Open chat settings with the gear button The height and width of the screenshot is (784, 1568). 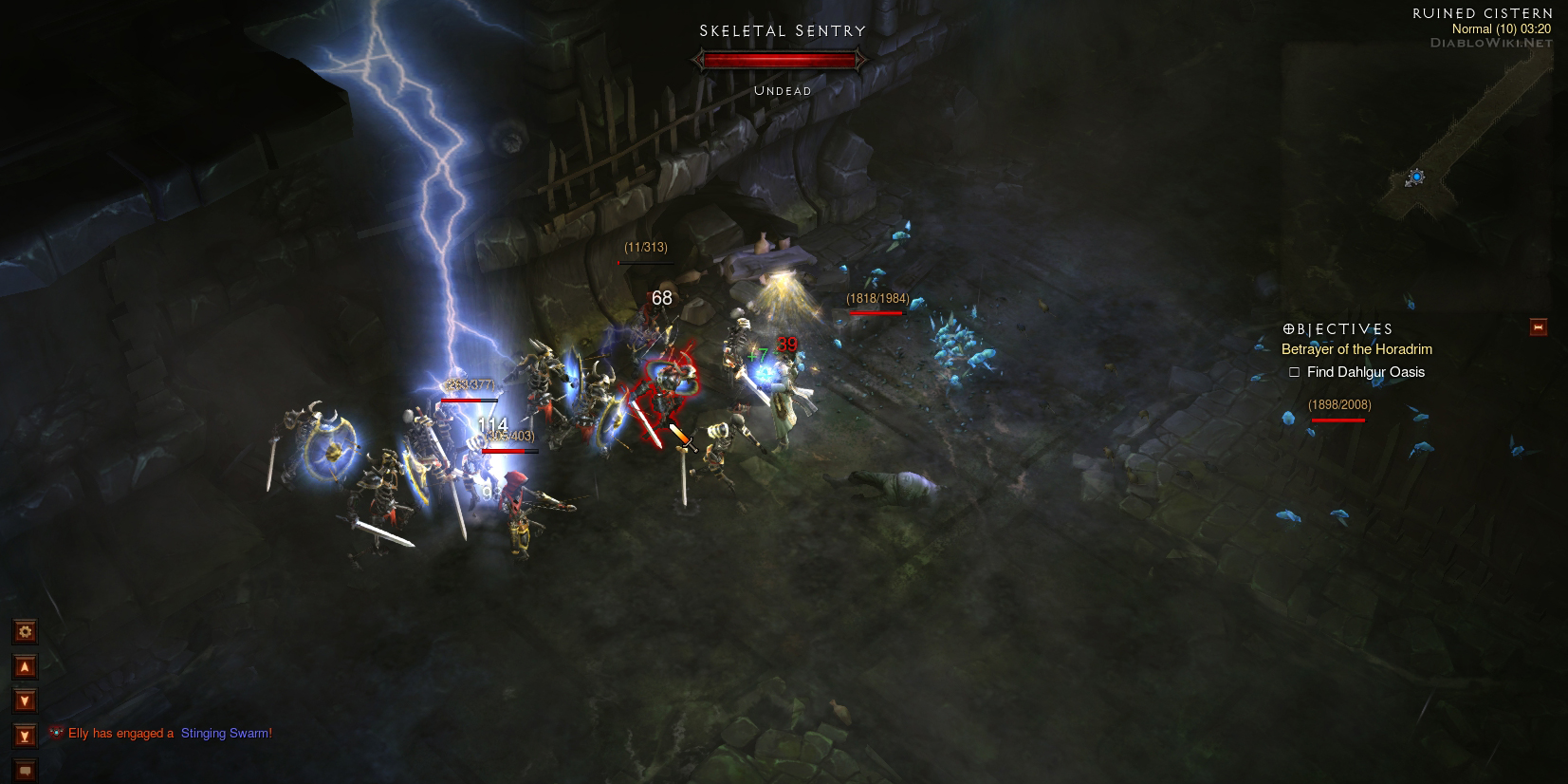[26, 632]
